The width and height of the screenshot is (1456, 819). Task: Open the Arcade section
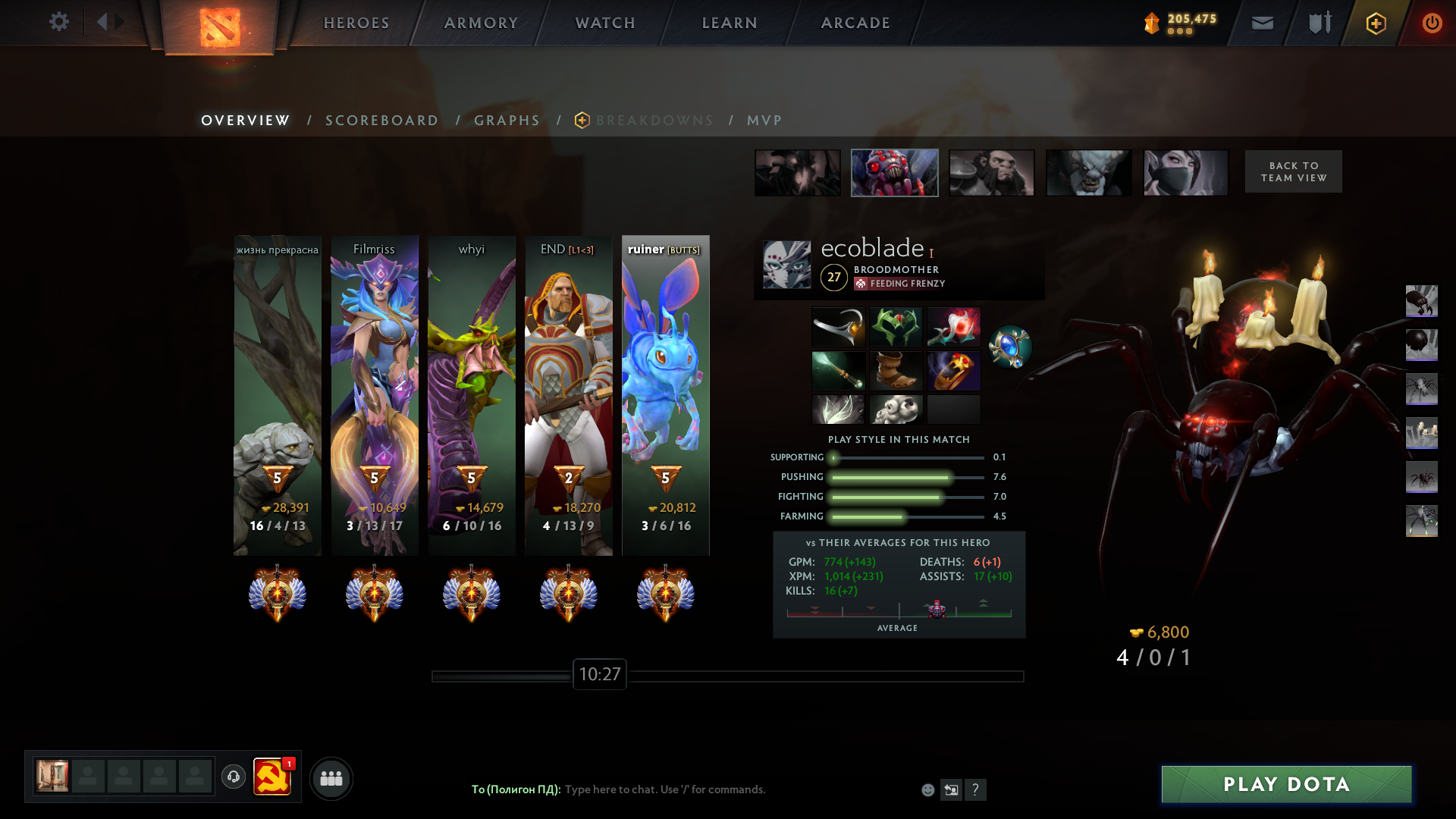click(x=855, y=23)
